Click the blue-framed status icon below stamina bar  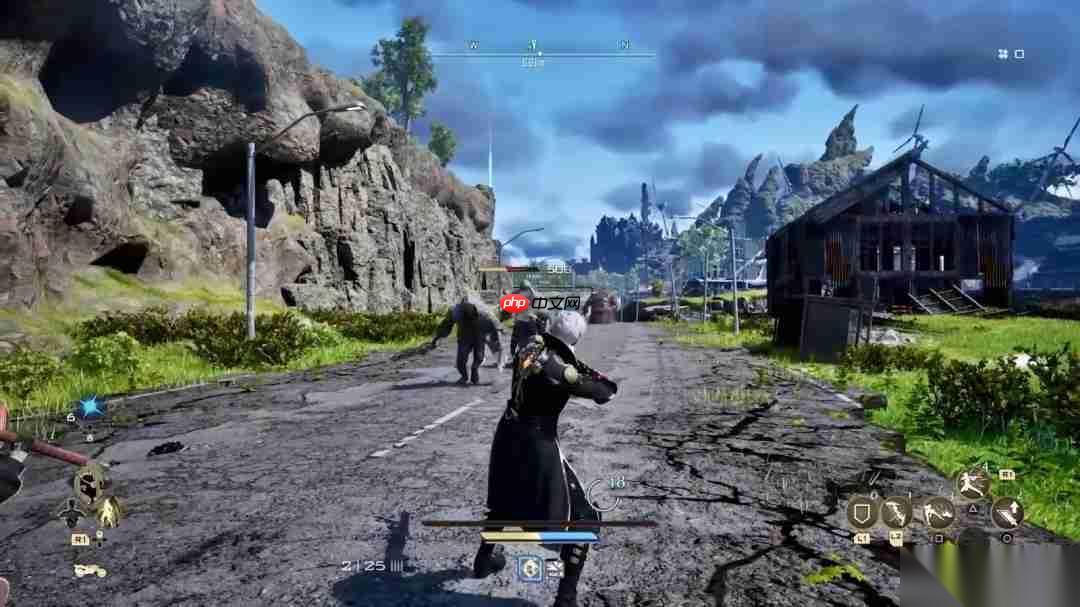529,568
